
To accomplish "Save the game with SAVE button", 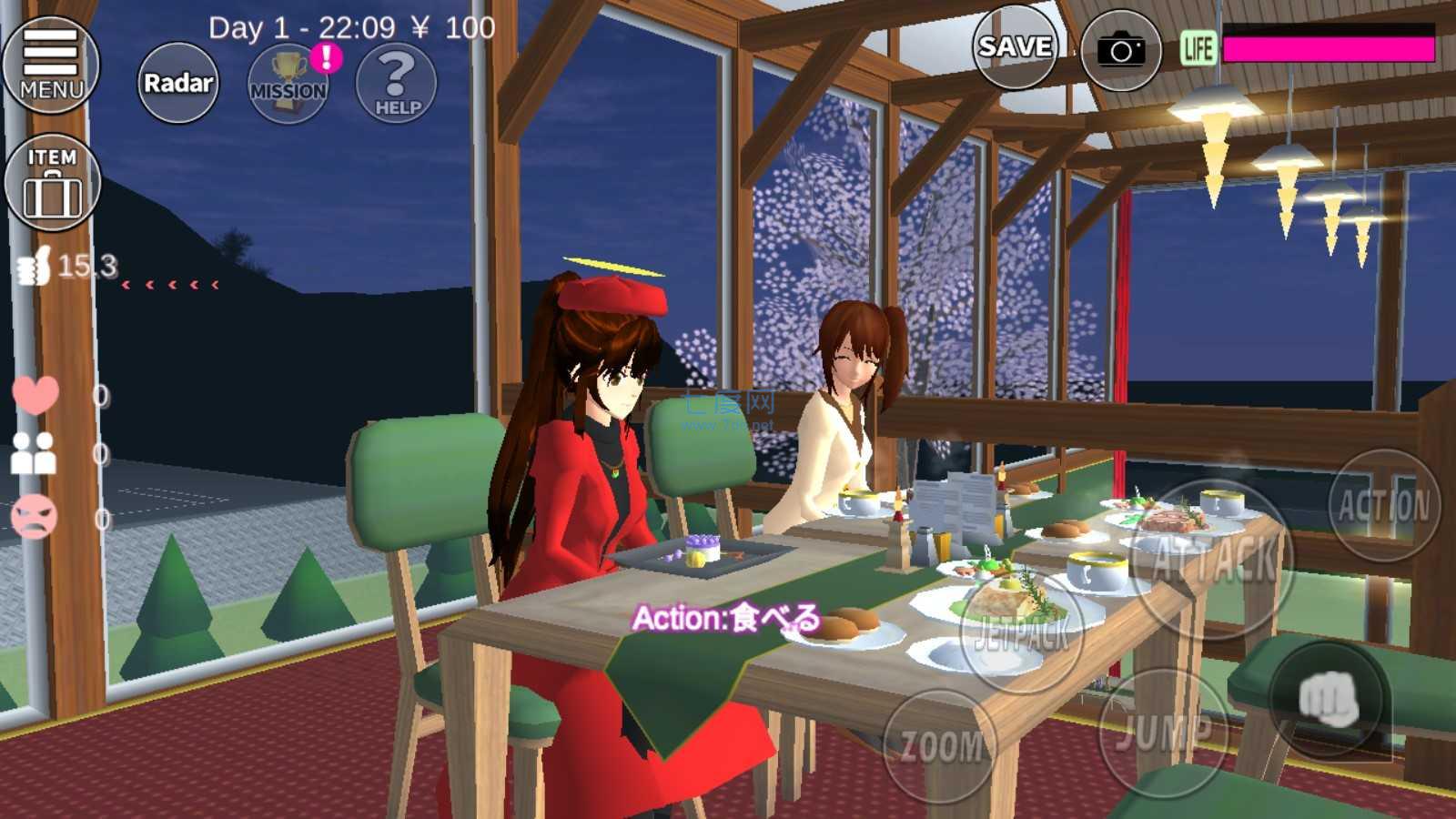I will (x=1015, y=47).
